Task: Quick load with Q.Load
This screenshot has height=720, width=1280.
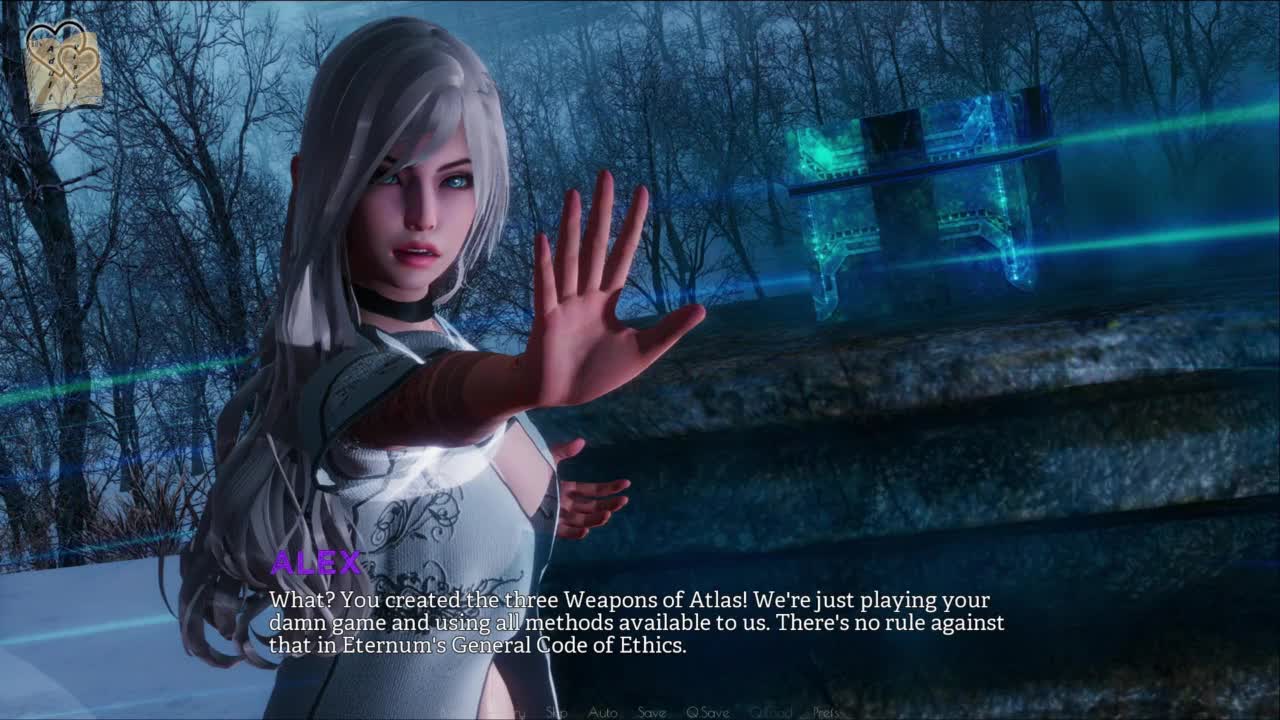Action: [x=770, y=712]
